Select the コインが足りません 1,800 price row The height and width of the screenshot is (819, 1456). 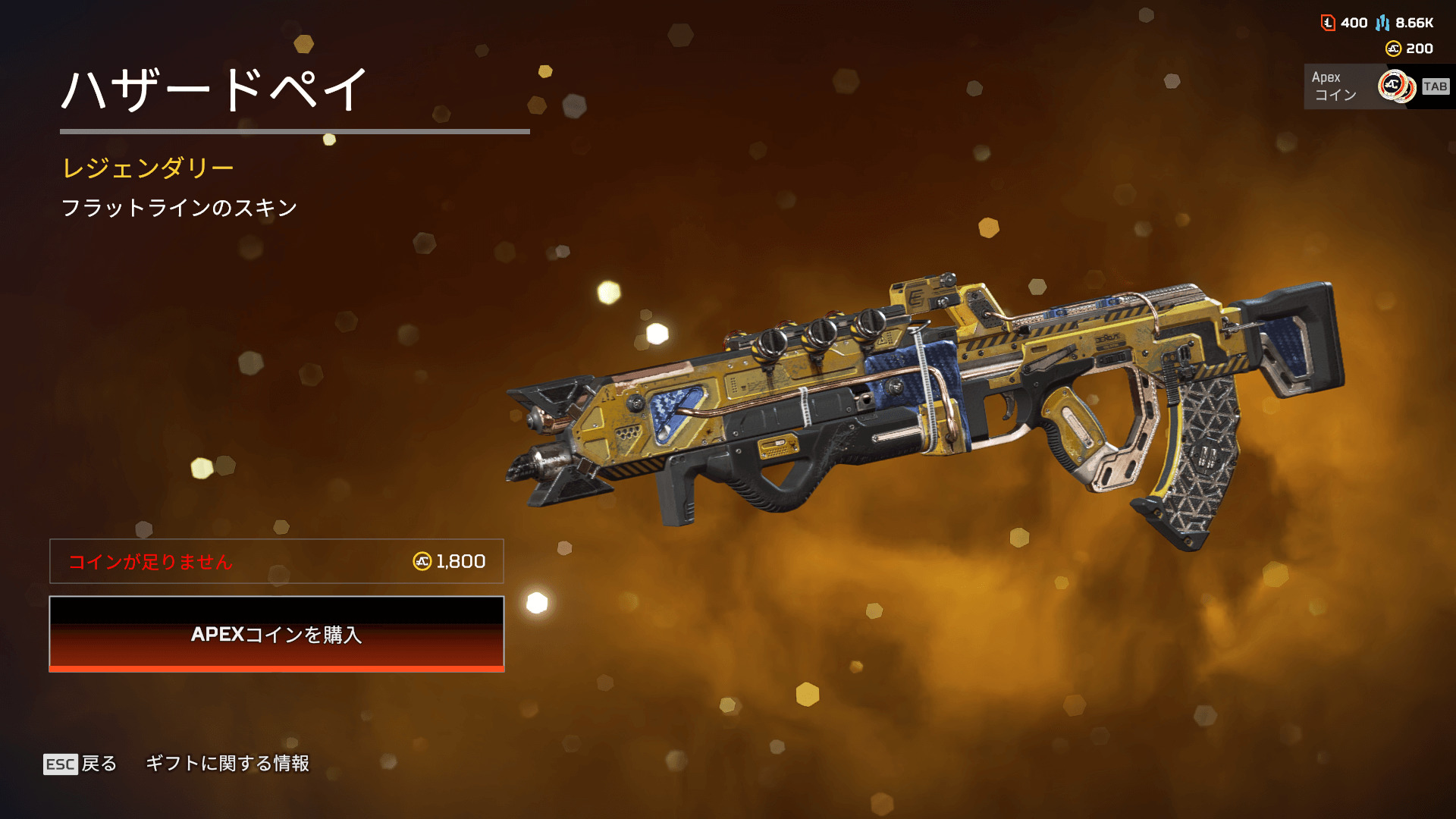tap(276, 561)
